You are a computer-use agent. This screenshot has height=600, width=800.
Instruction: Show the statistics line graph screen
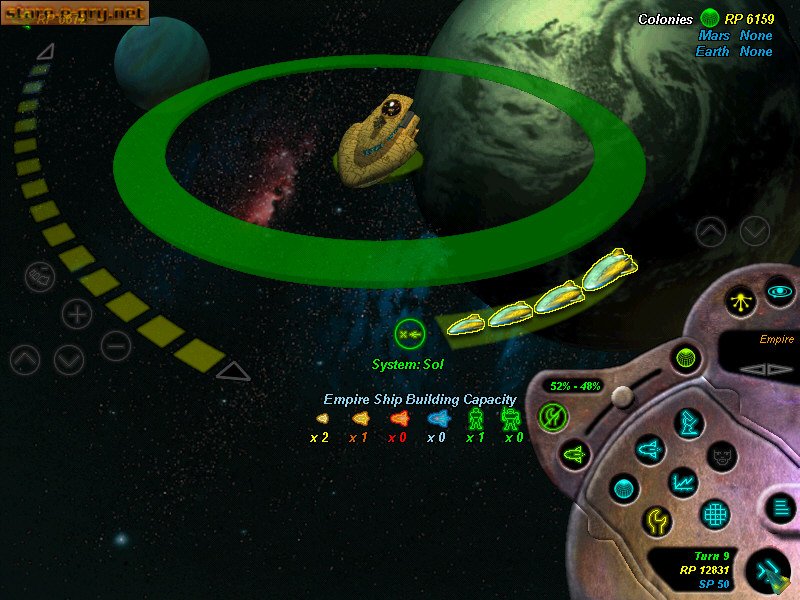point(684,483)
